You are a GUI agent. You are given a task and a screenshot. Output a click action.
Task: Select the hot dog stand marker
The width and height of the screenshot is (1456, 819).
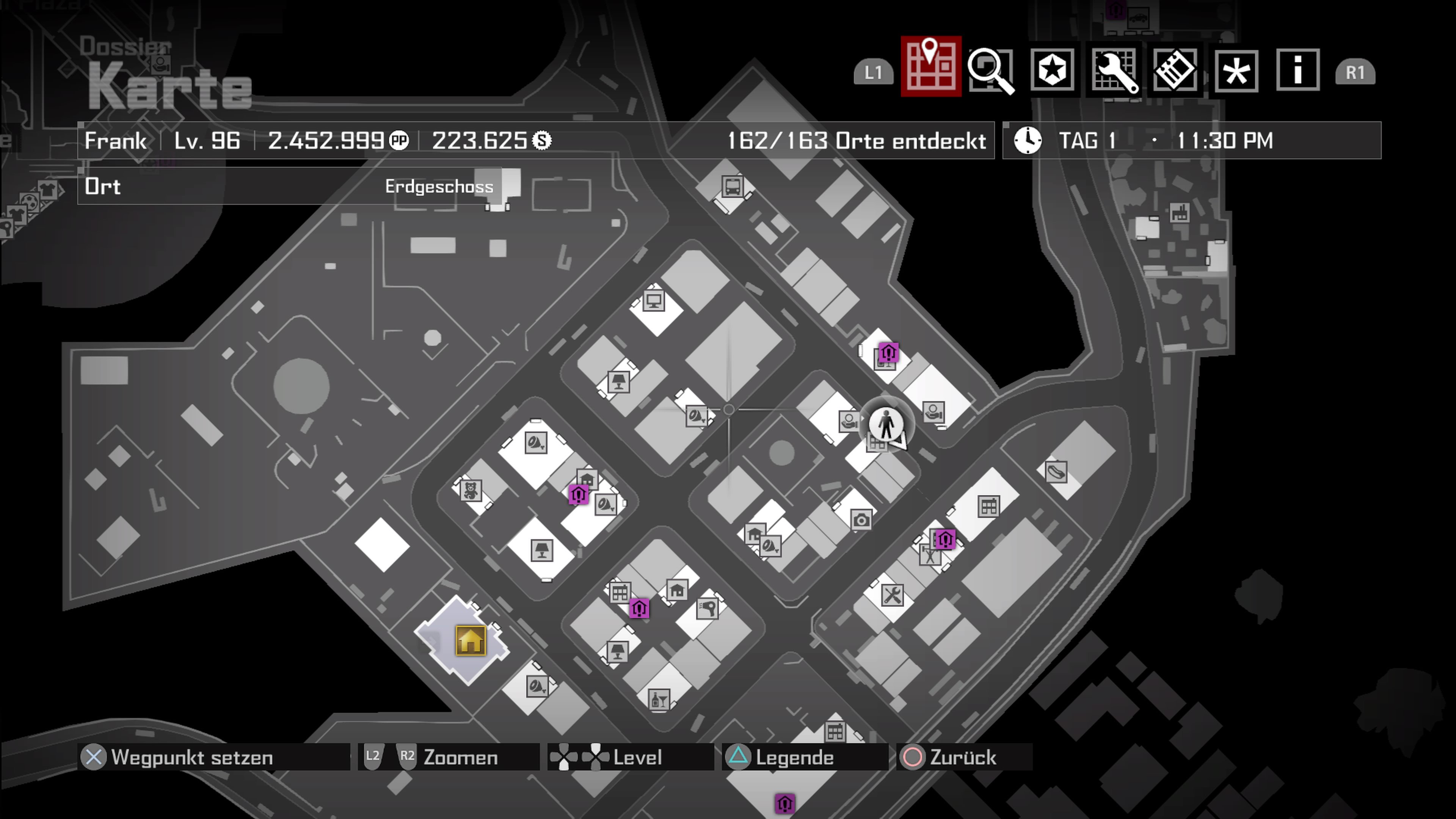[x=1056, y=471]
